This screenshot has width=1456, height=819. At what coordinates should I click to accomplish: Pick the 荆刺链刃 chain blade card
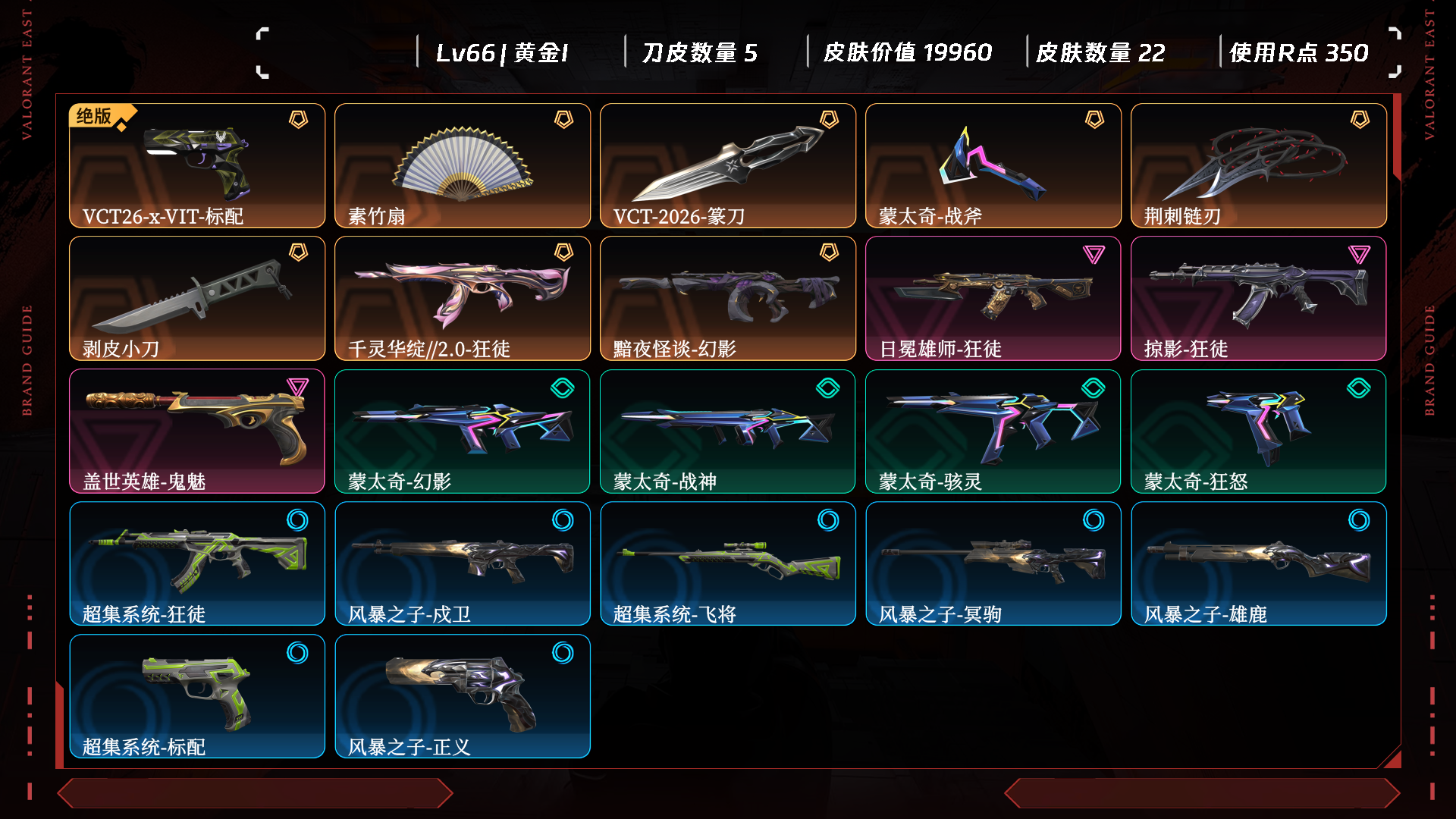click(x=1259, y=165)
